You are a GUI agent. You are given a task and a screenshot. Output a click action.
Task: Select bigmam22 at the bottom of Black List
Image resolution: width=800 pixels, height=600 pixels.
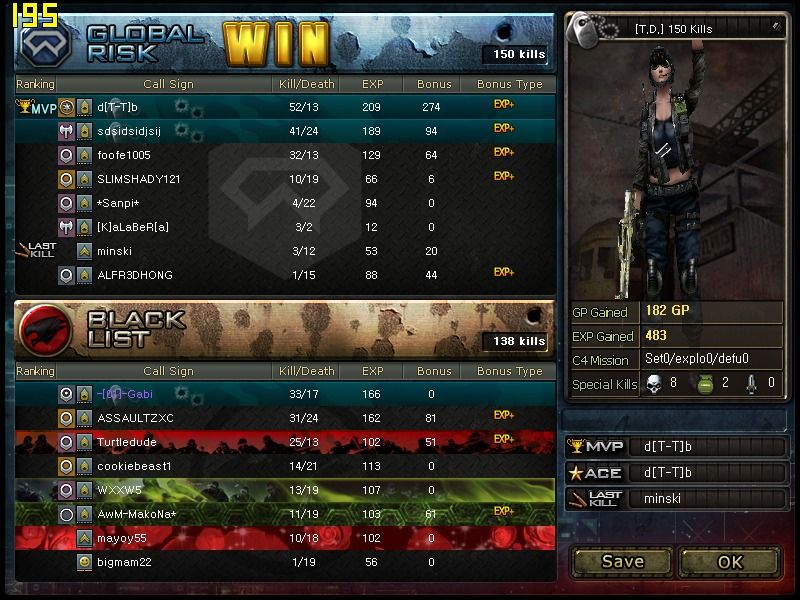[x=285, y=562]
